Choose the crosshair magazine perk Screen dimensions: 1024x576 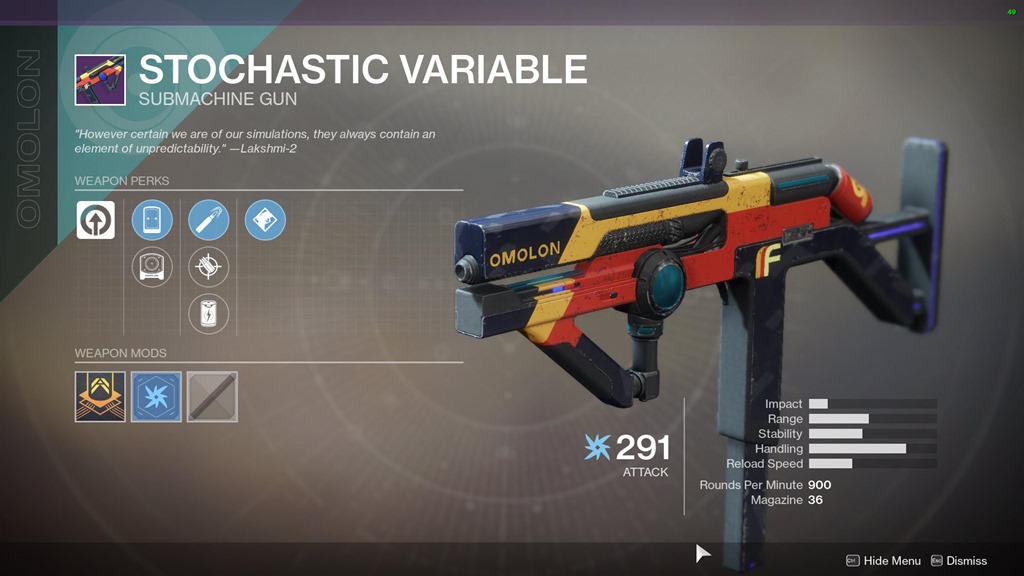209,267
